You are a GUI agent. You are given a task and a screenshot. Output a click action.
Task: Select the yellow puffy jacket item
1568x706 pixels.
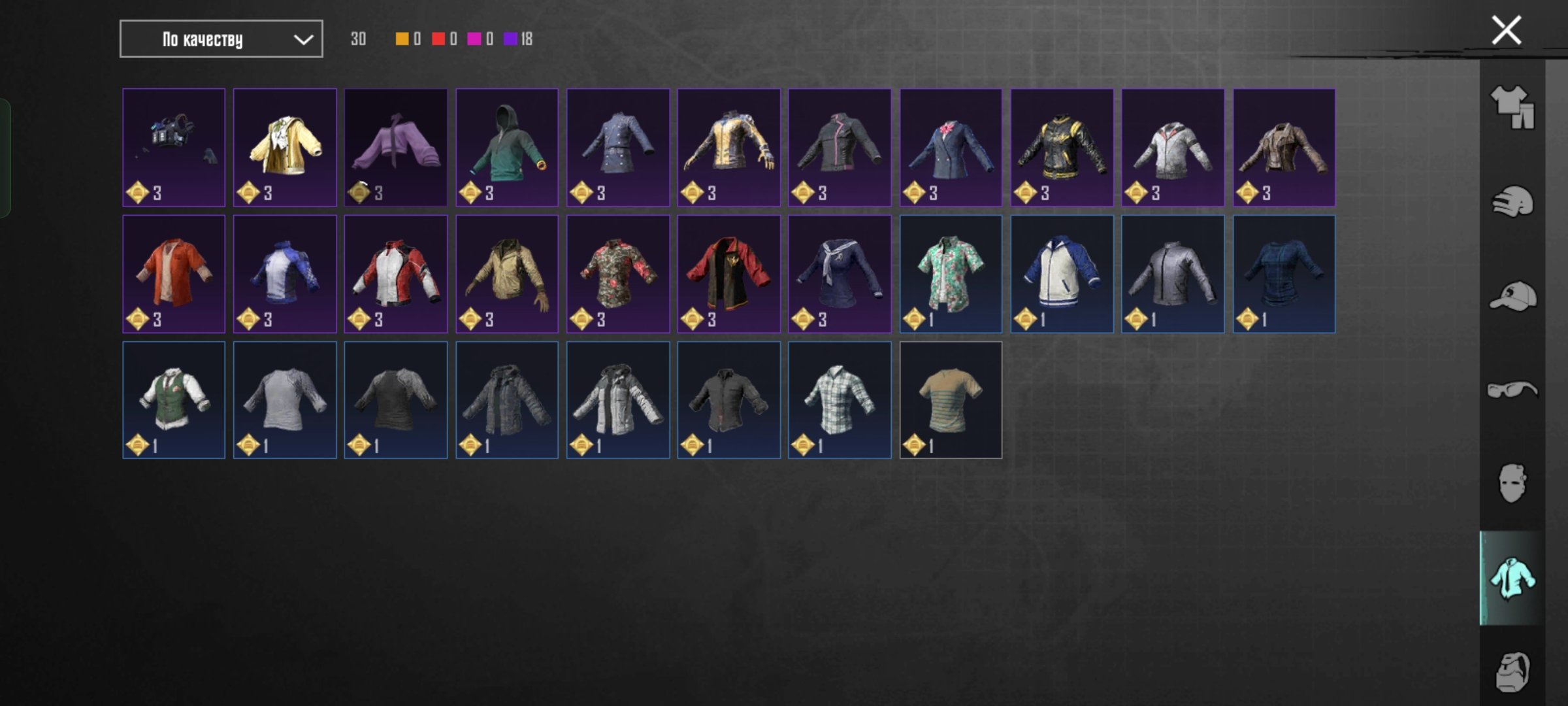285,147
